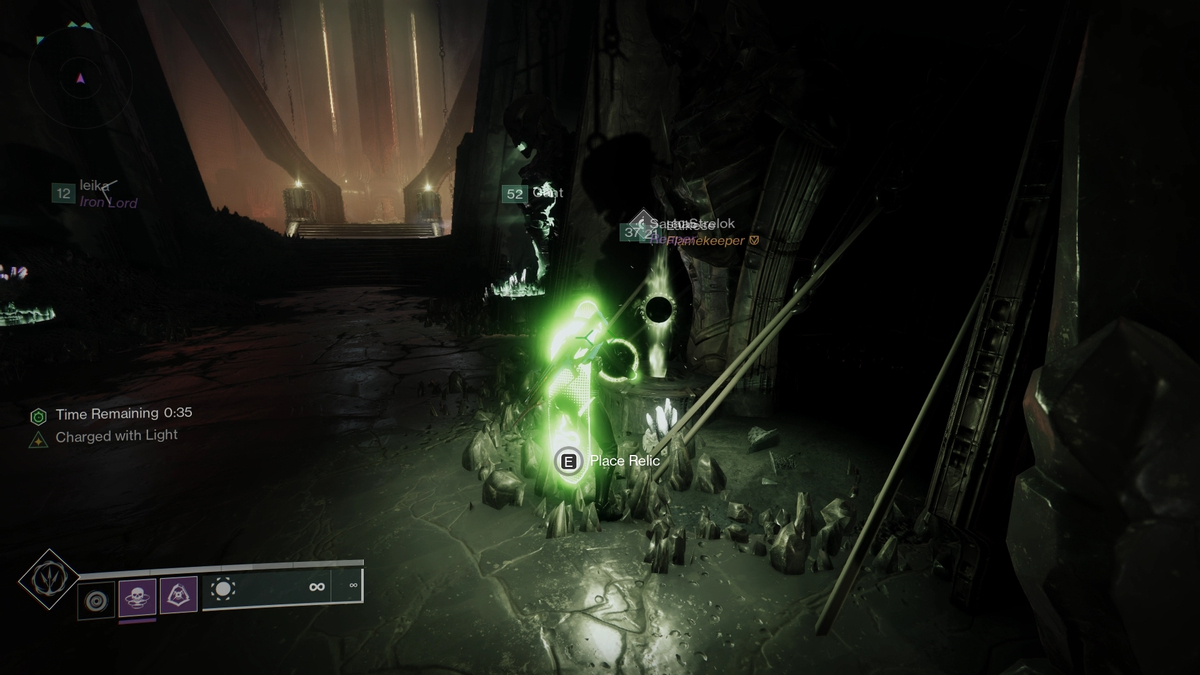This screenshot has height=675, width=1200.
Task: Select the concentric rings ability icon
Action: tap(97, 598)
